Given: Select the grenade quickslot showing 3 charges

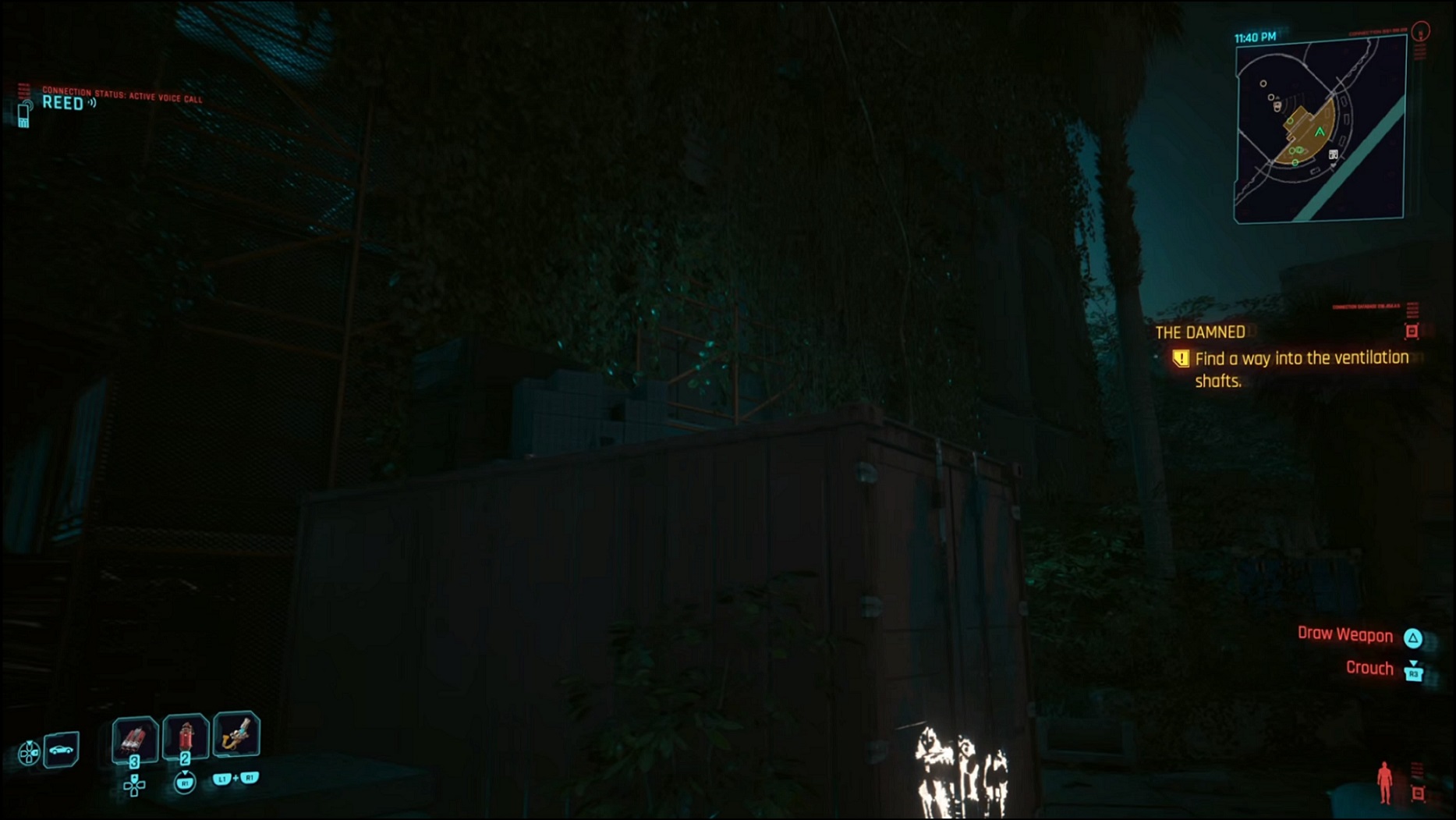Looking at the screenshot, I should tap(136, 737).
